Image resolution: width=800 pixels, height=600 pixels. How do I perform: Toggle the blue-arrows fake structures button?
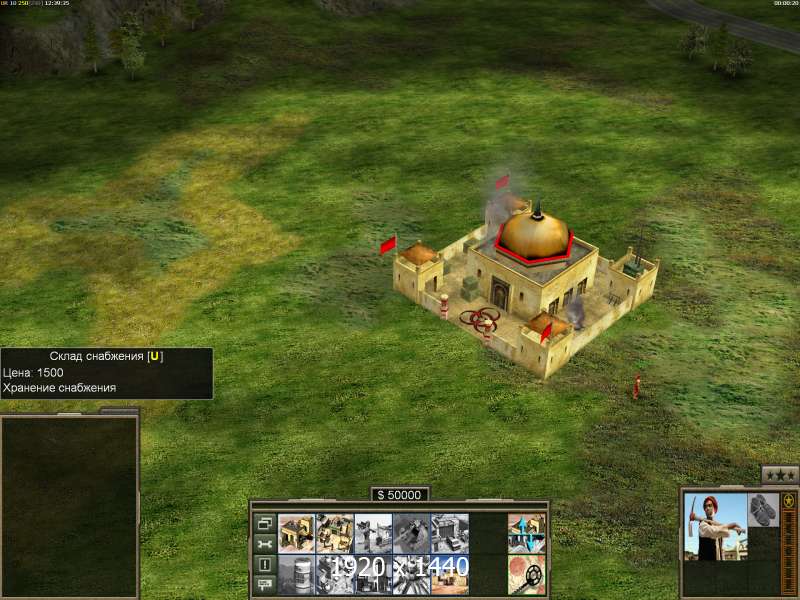coord(527,532)
